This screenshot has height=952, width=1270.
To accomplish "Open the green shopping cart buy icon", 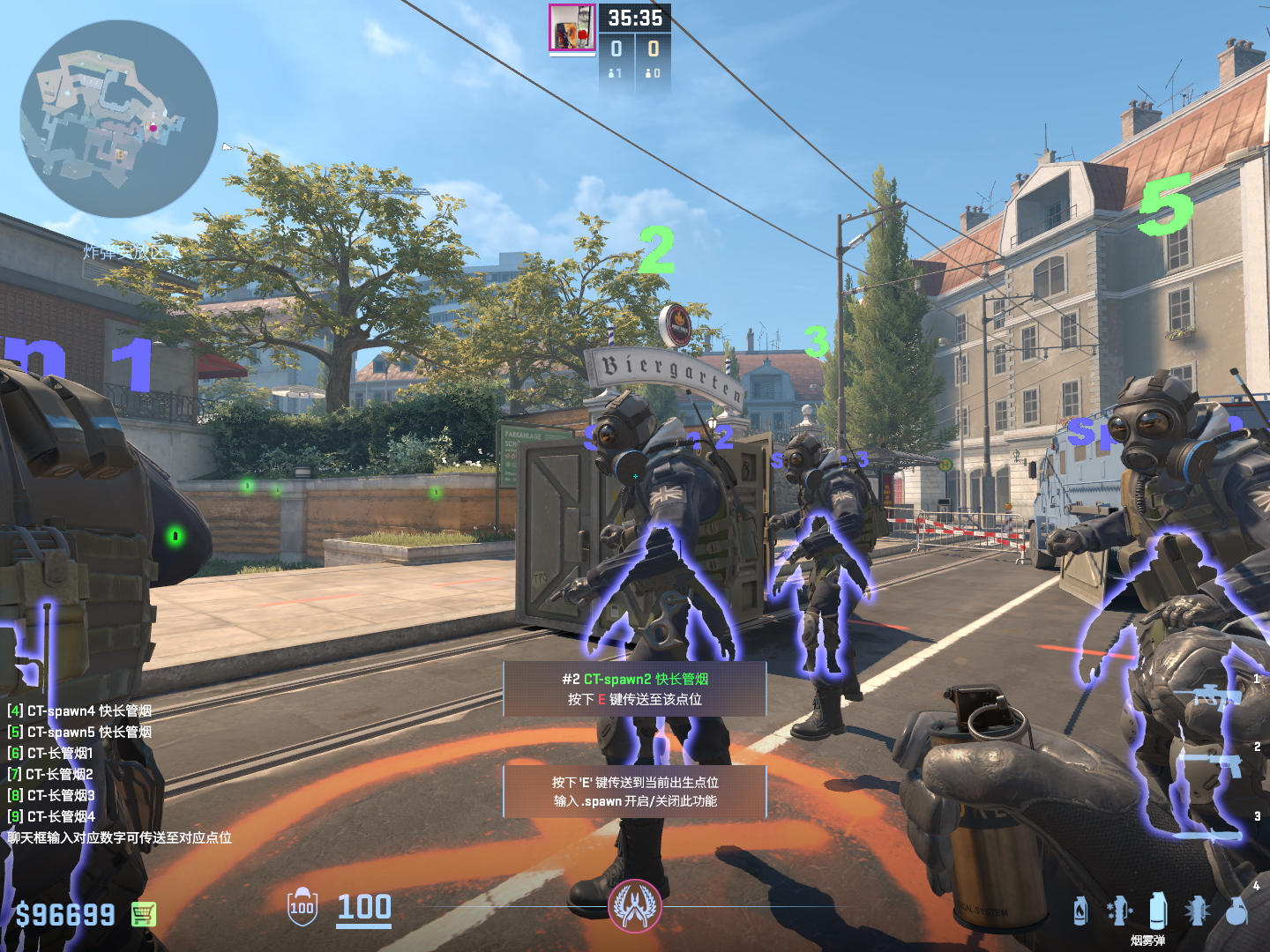I will tap(144, 914).
